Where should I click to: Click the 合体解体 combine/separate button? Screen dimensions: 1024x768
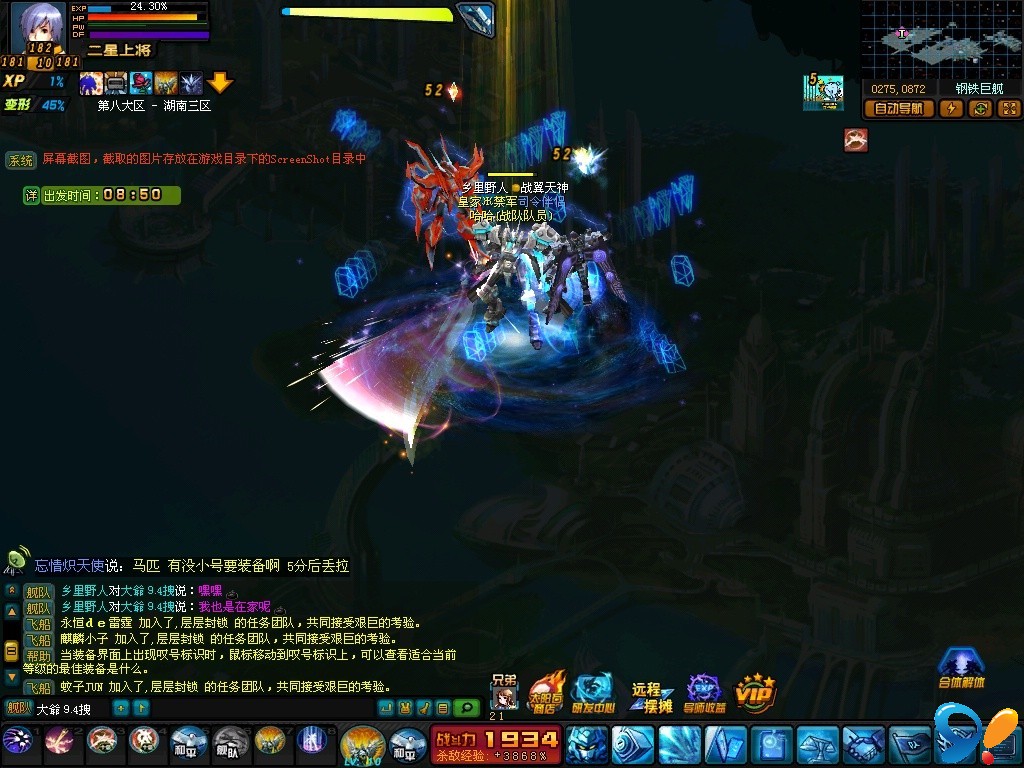pos(961,669)
